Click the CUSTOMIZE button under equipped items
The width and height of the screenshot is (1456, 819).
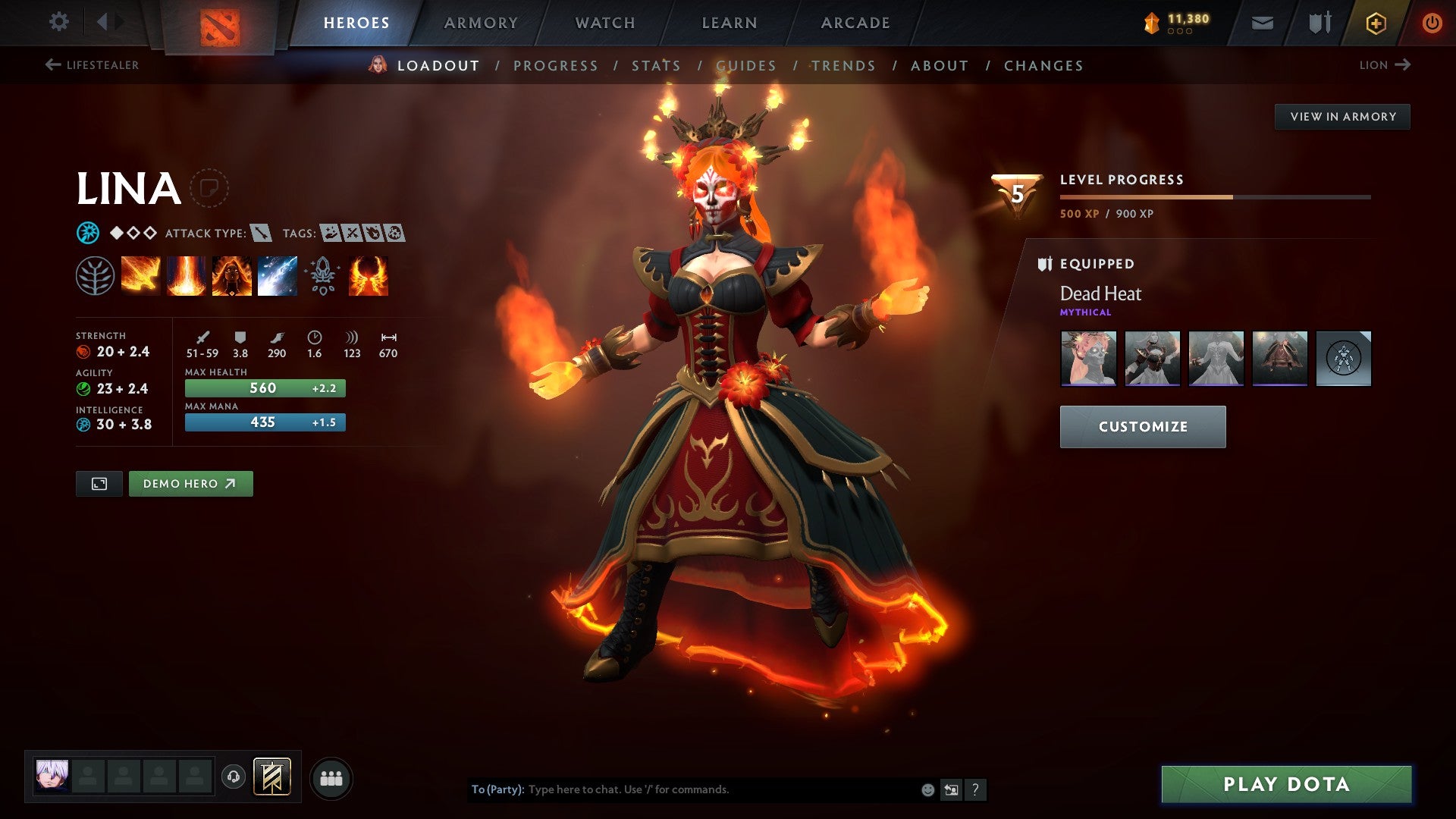pyautogui.click(x=1142, y=426)
